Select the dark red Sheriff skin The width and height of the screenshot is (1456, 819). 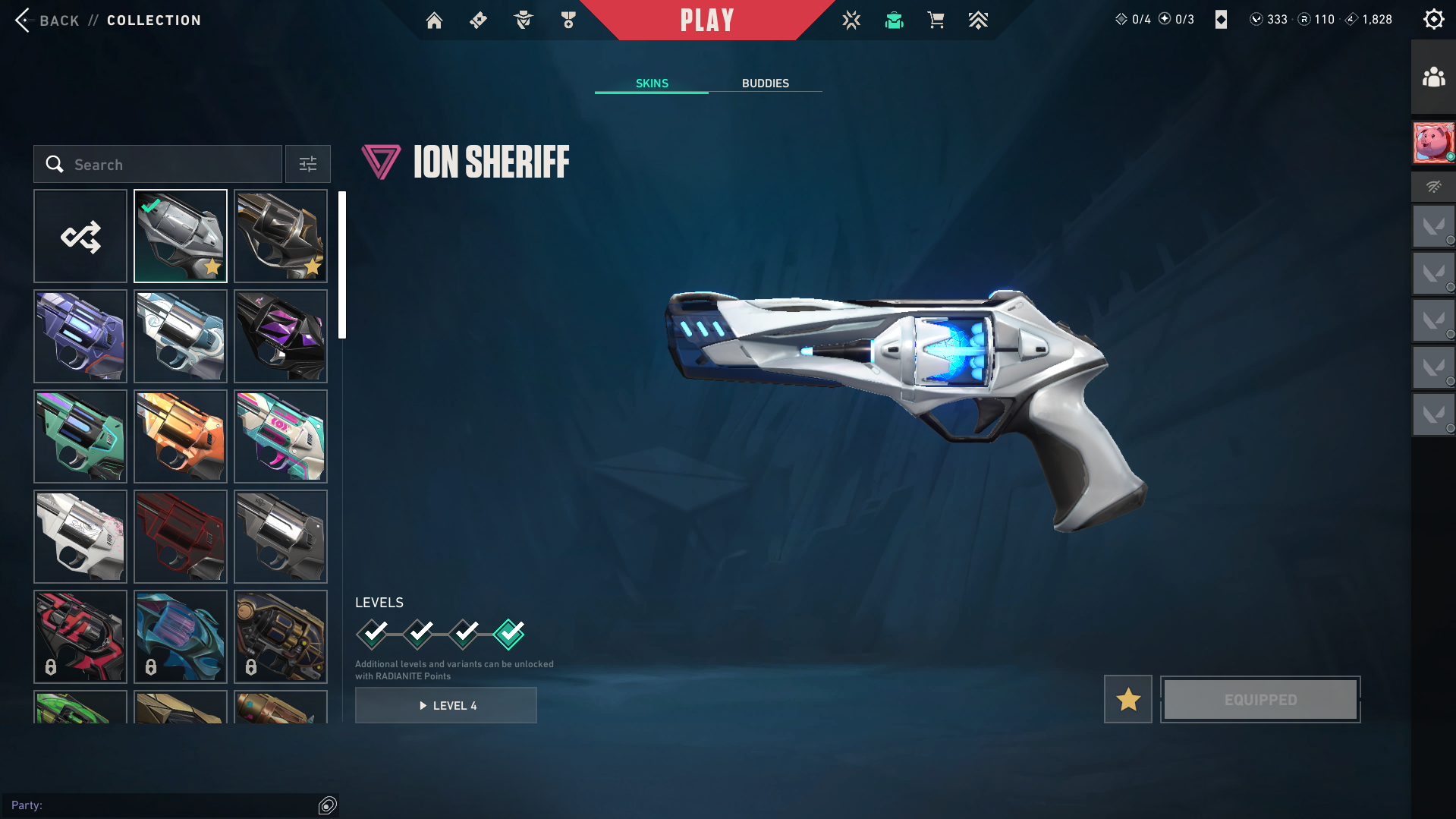pos(181,537)
